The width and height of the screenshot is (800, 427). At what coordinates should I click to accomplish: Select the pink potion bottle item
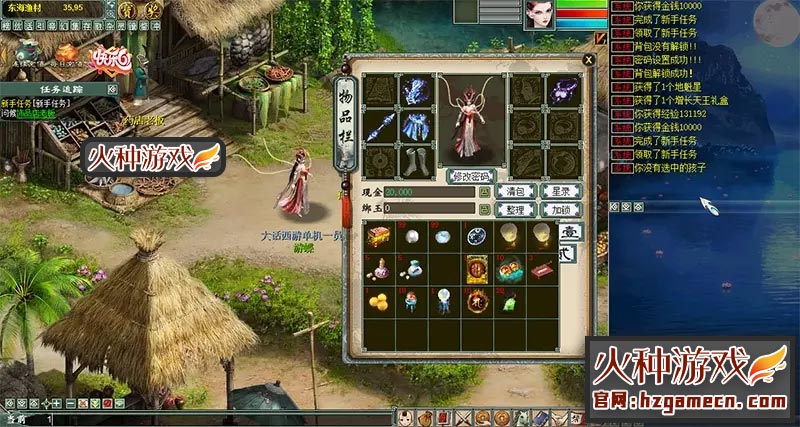379,267
